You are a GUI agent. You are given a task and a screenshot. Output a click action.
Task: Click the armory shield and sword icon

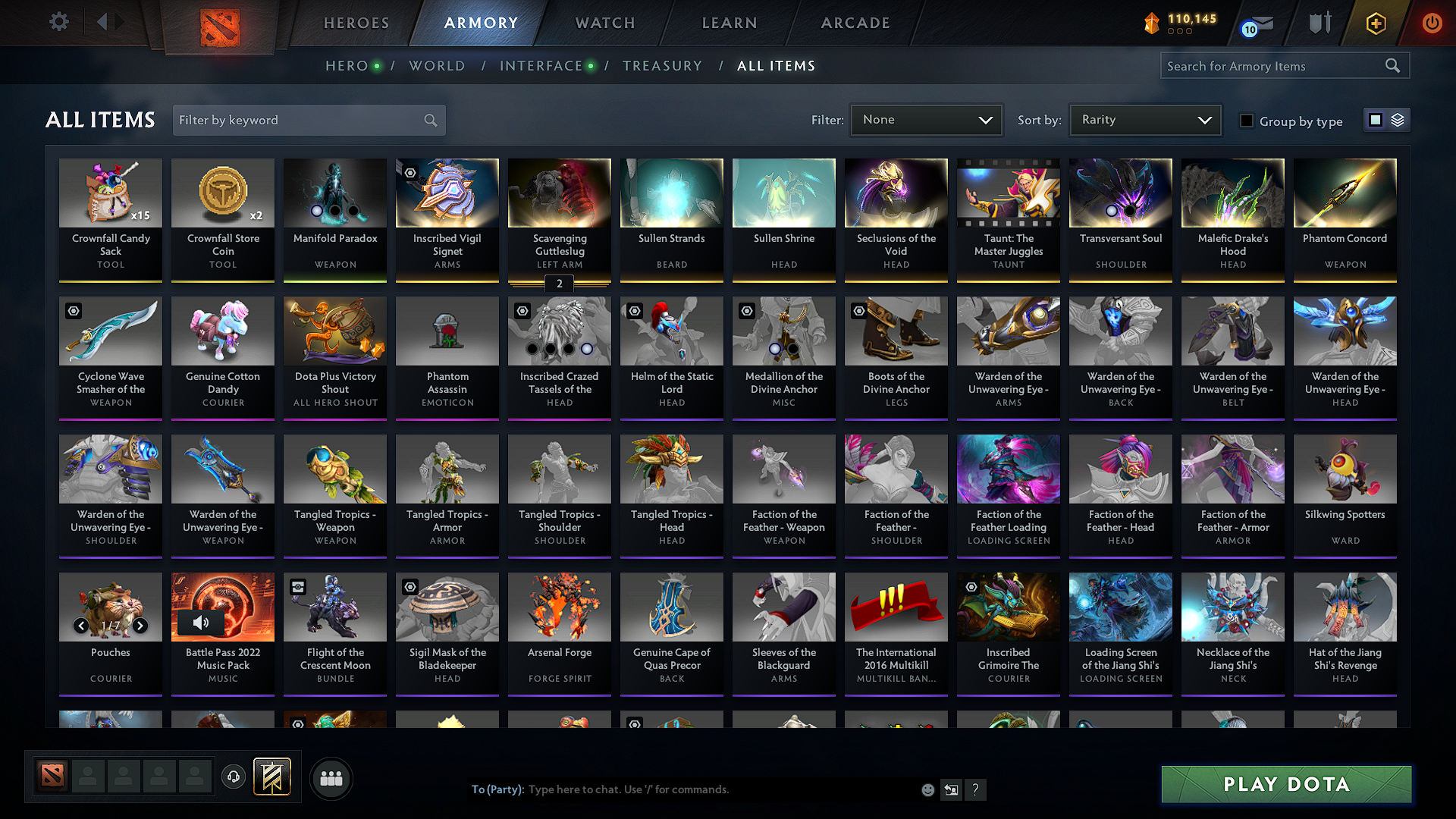[1319, 23]
